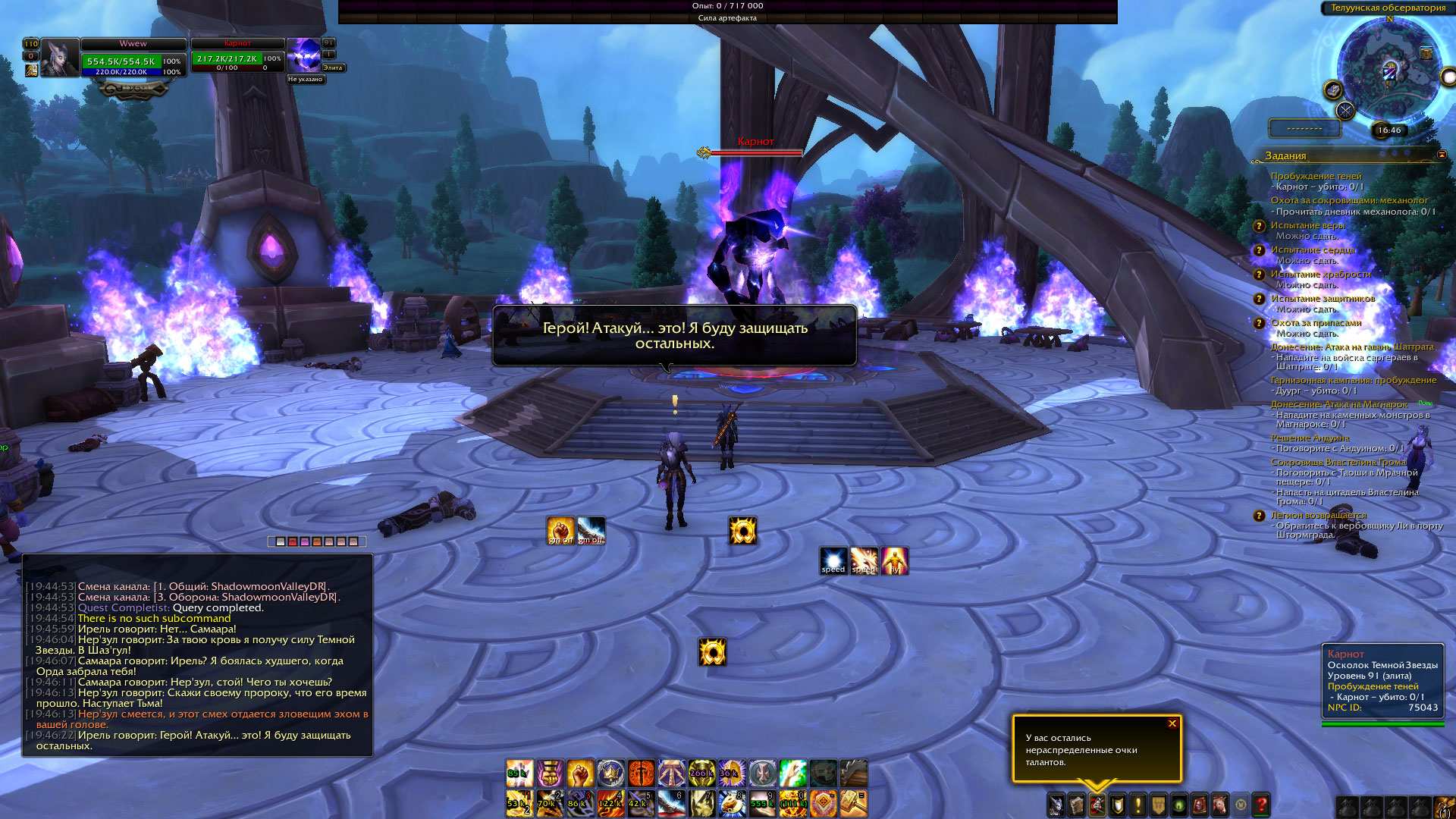1456x819 pixels.
Task: Use the ability bound to key 4
Action: pos(610,803)
